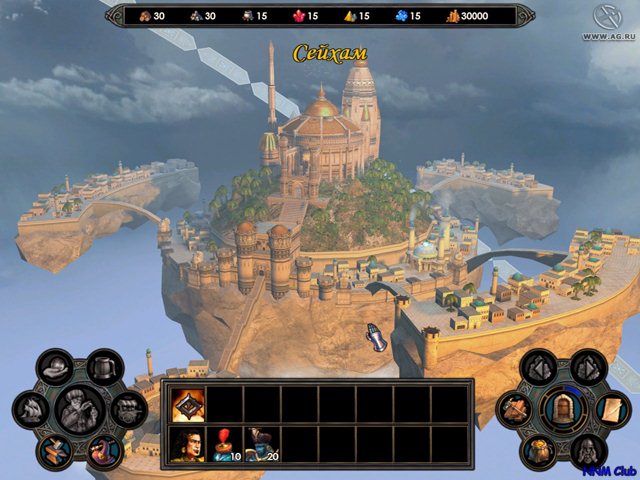Leave town via the central door button
Image resolution: width=640 pixels, height=480 pixels.
click(x=563, y=409)
